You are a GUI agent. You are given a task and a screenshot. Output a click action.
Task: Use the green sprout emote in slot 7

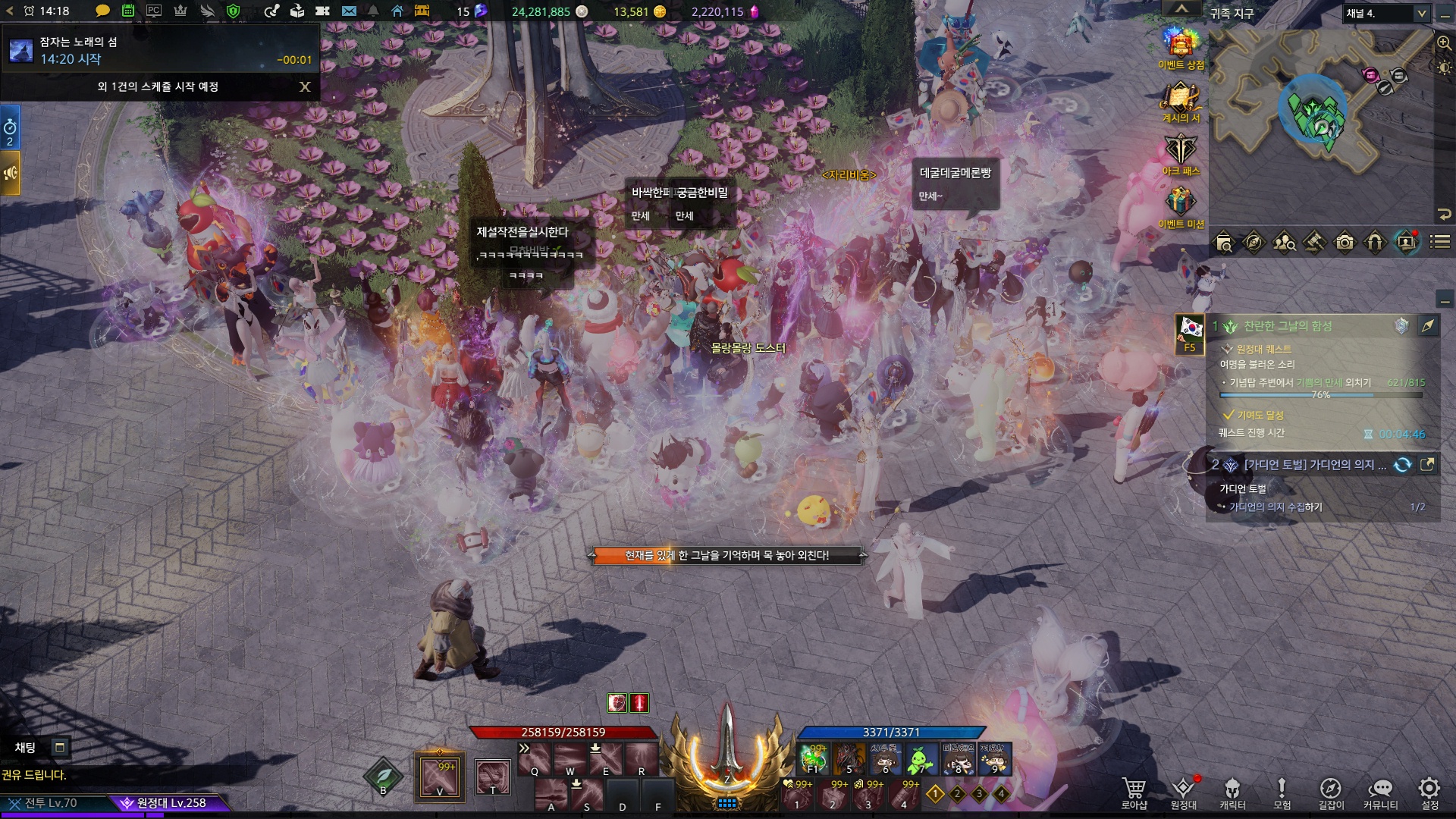pos(921,758)
